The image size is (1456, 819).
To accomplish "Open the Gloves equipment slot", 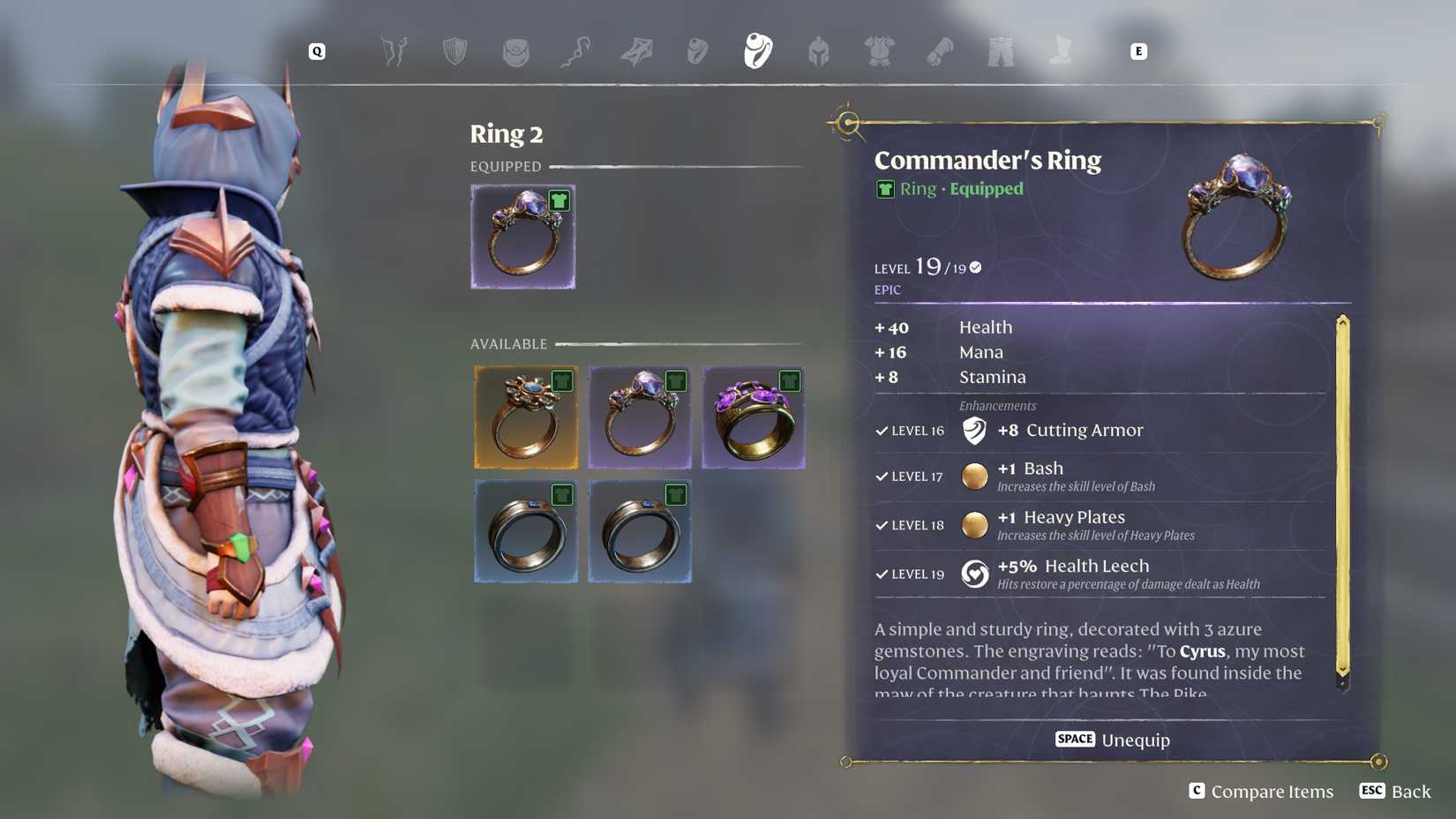I will coord(938,51).
